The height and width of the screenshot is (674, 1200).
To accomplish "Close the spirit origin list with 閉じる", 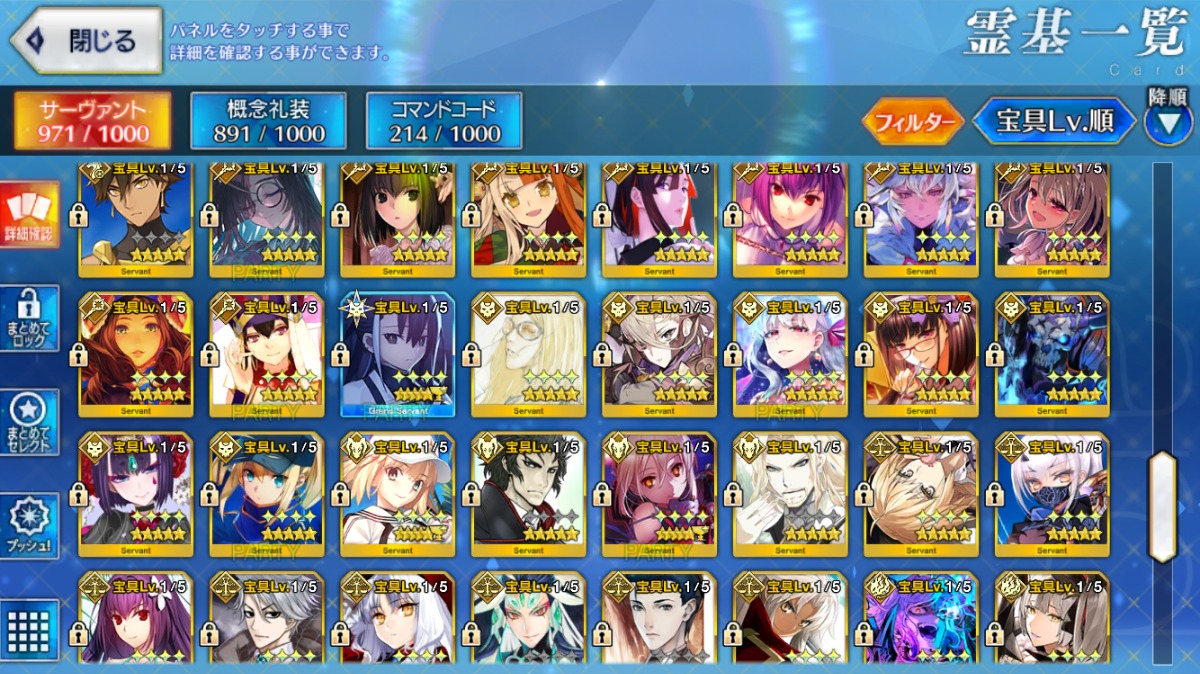I will click(x=86, y=41).
